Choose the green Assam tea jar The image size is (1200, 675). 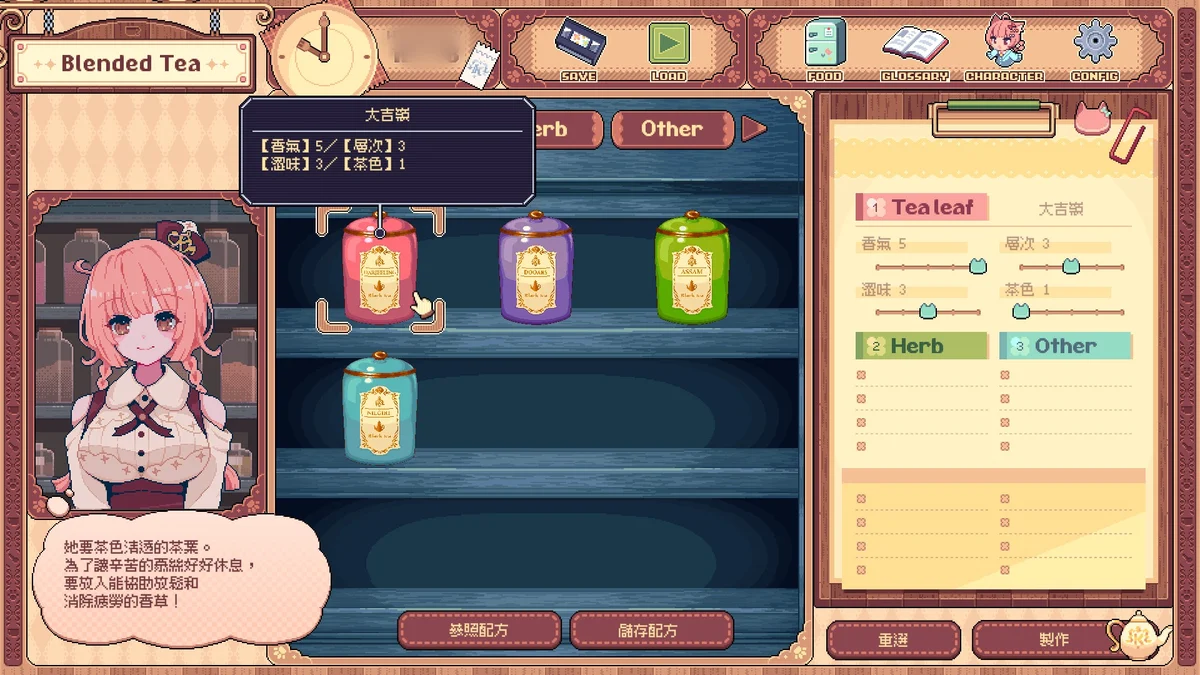pyautogui.click(x=692, y=268)
